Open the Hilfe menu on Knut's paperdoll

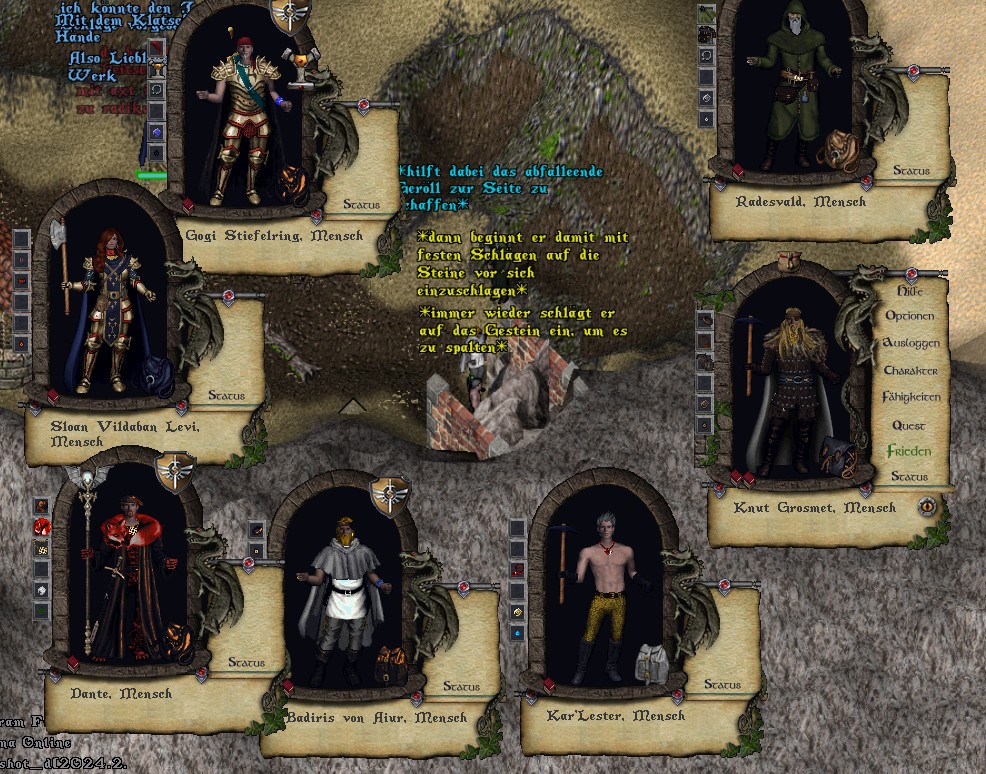(909, 291)
